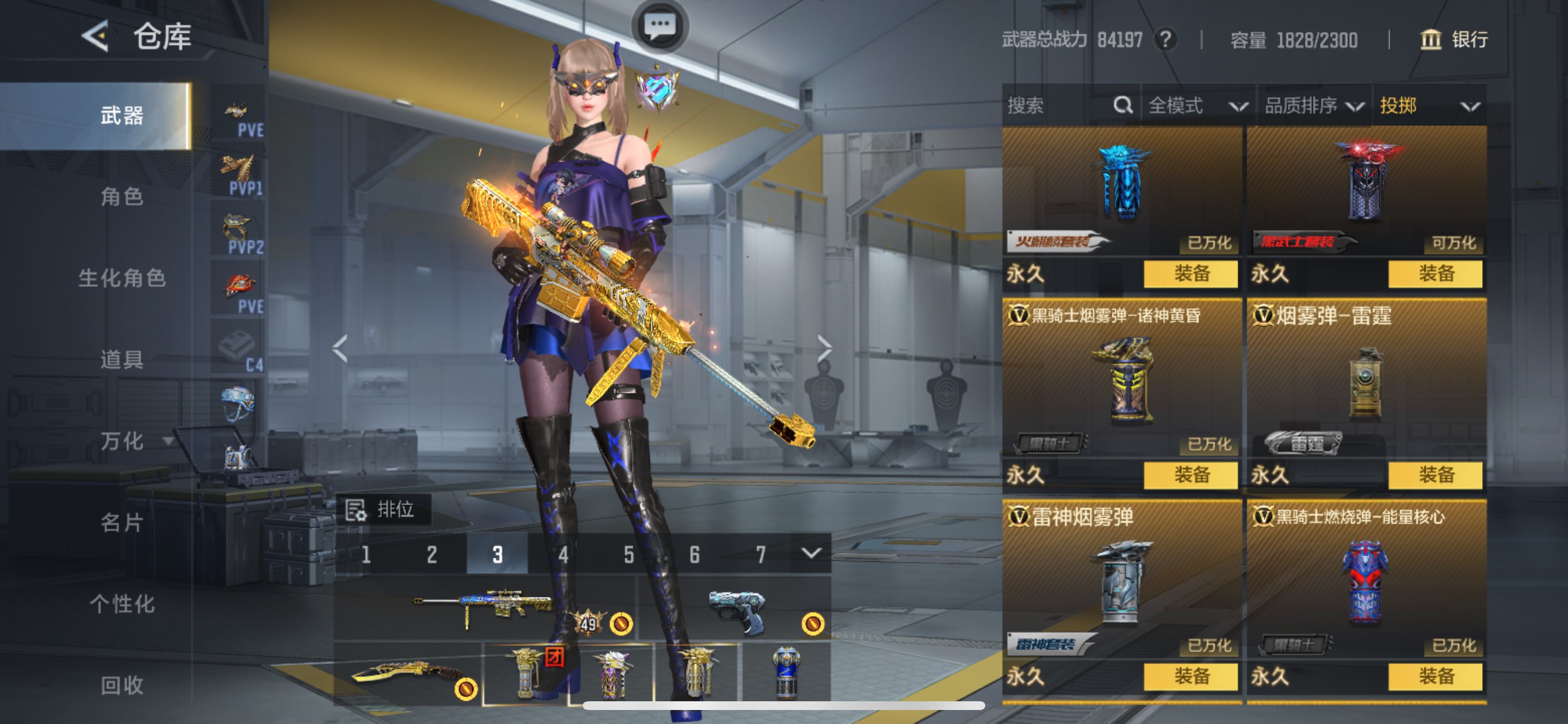The height and width of the screenshot is (724, 1568).
Task: Go back from the 仓库 screen
Action: coord(96,36)
